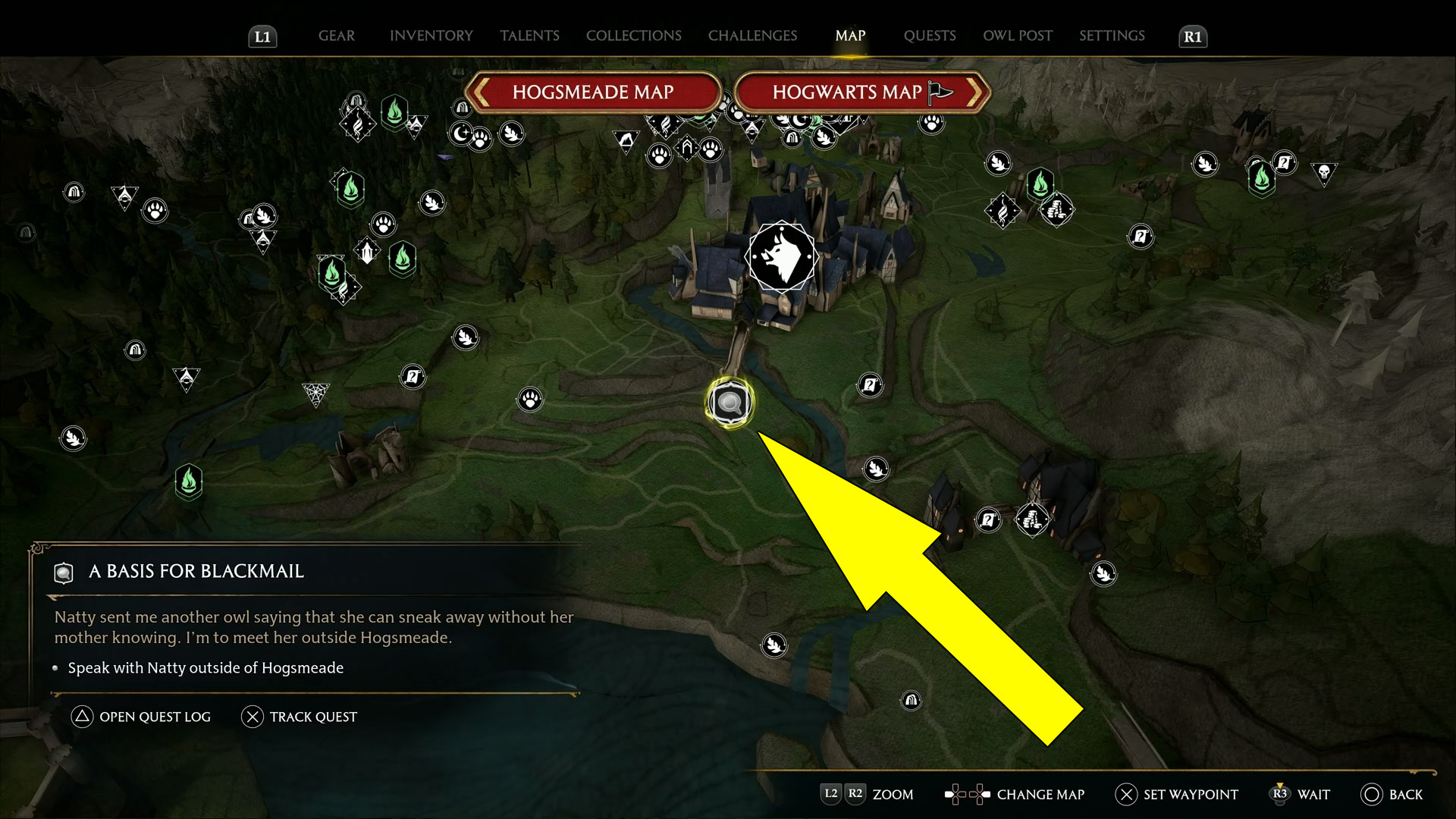
Task: Select the magnifying glass quest marker outside Hogsmeade
Action: pyautogui.click(x=729, y=403)
